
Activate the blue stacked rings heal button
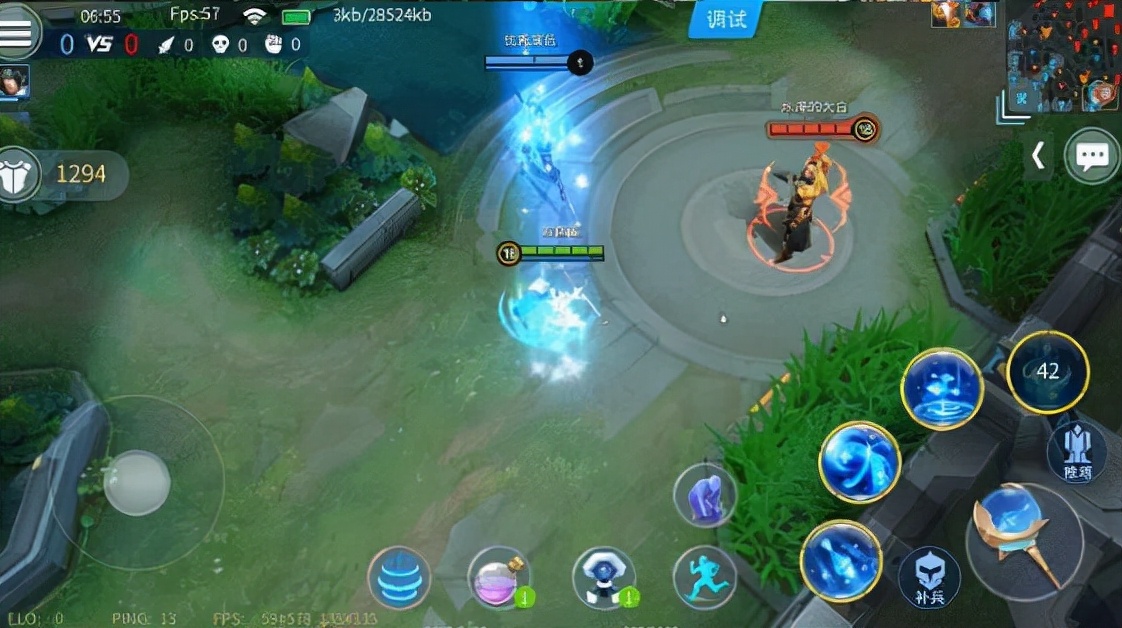(399, 578)
